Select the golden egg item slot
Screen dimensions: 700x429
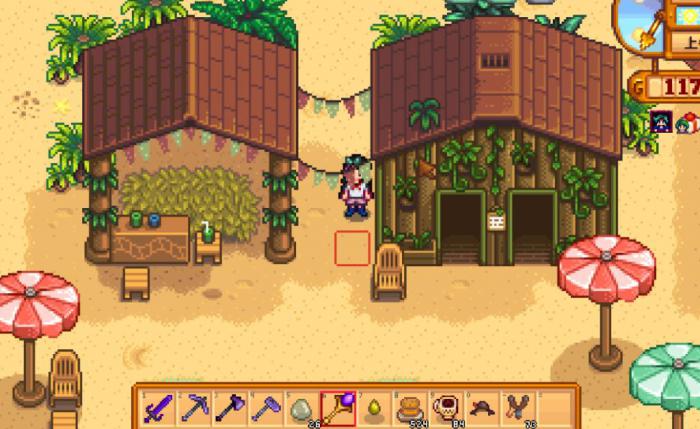373,407
